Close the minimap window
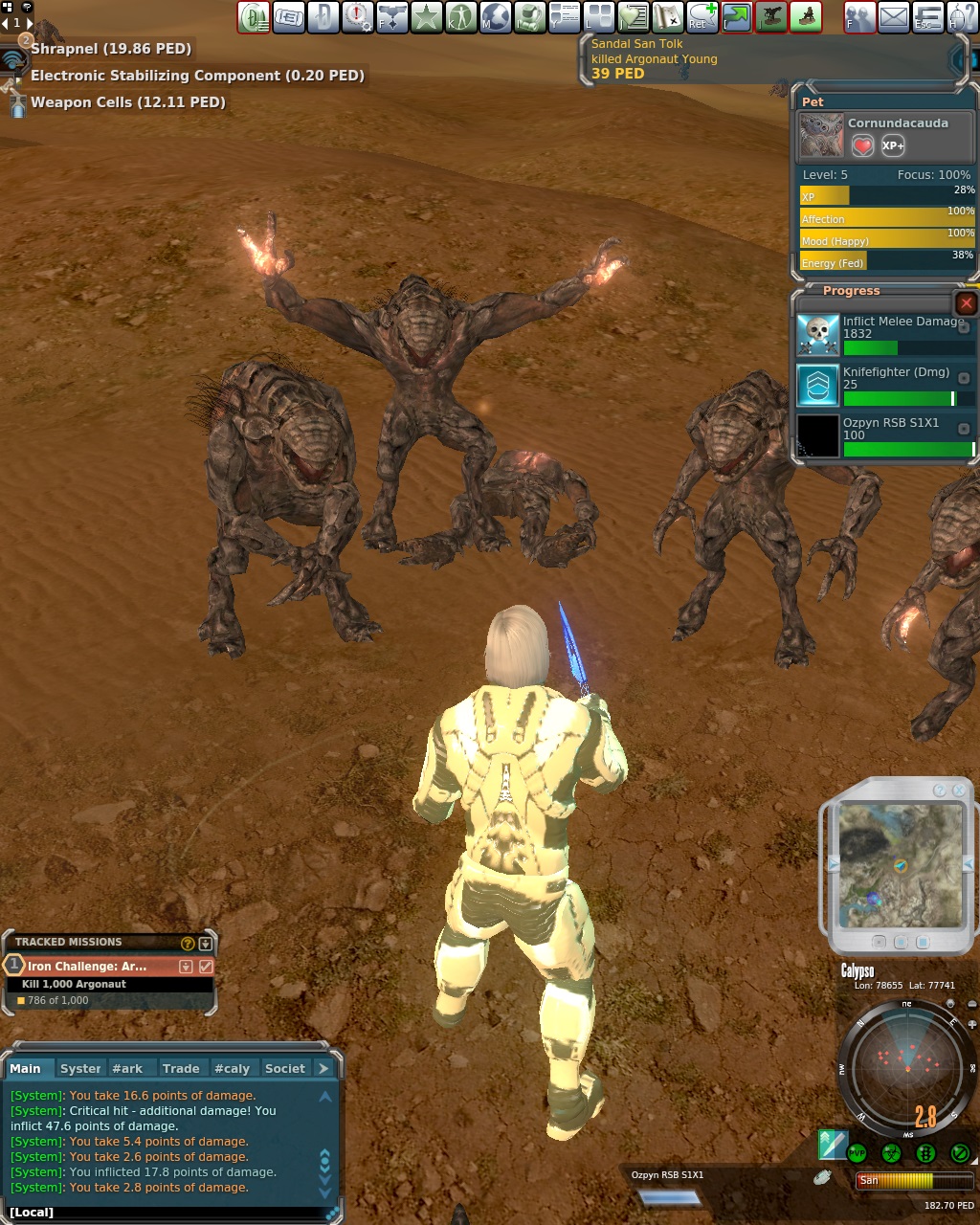The width and height of the screenshot is (980, 1225). pos(959,791)
